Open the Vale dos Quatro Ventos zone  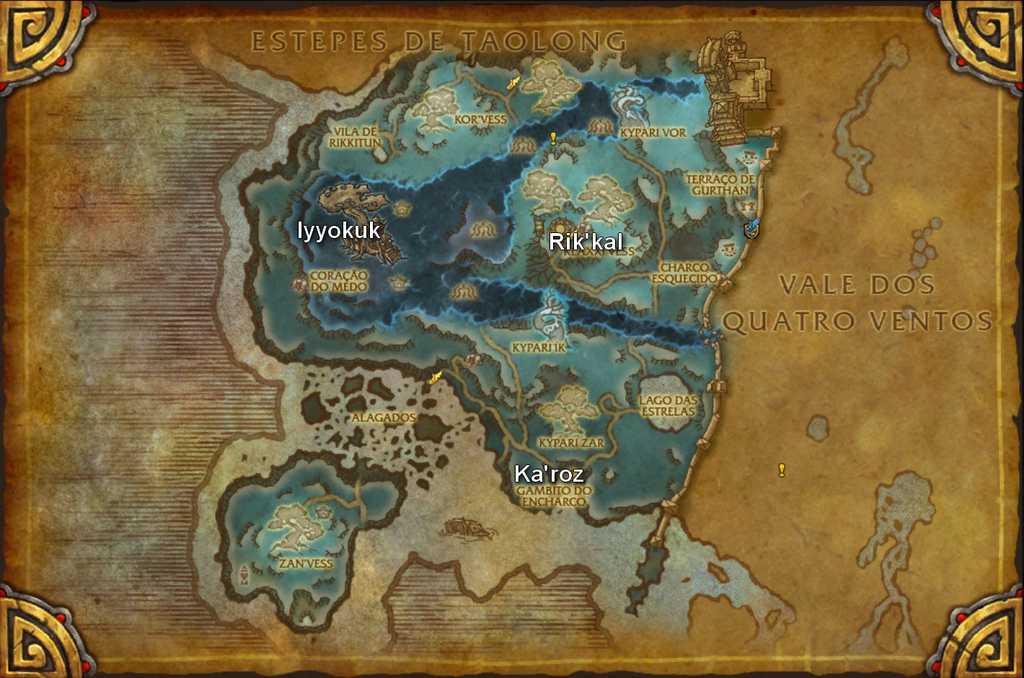pos(857,302)
